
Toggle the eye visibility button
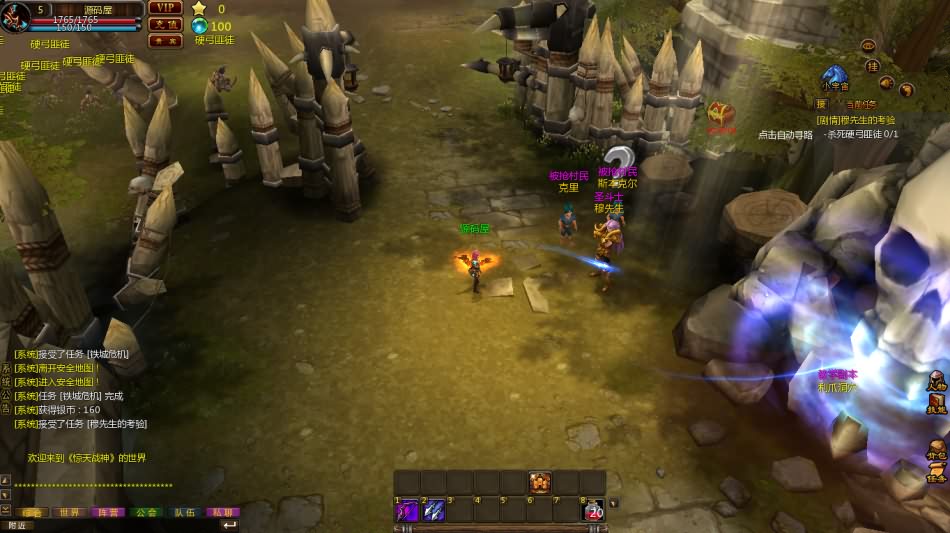pos(868,45)
